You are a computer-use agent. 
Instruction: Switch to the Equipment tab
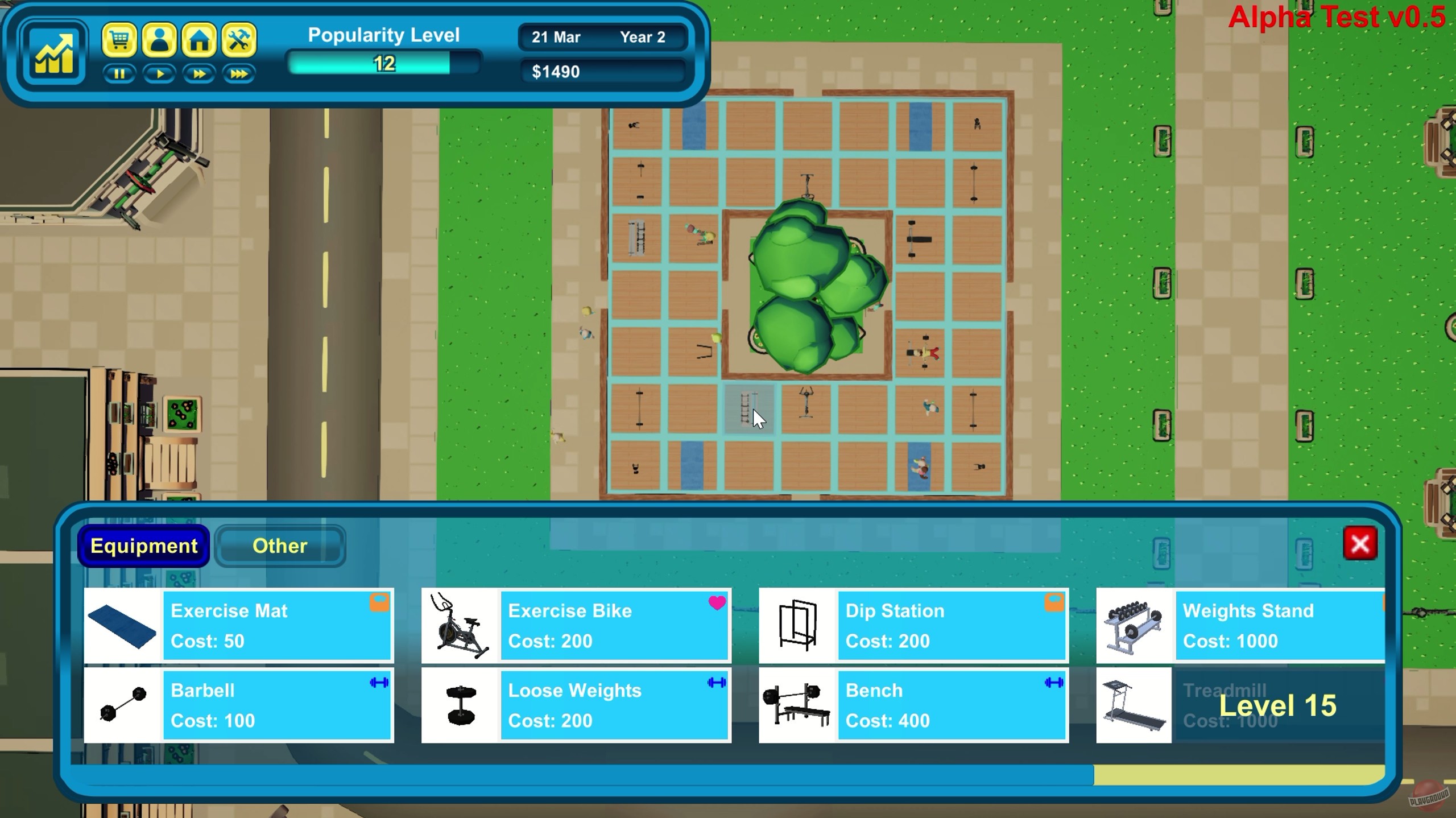143,546
